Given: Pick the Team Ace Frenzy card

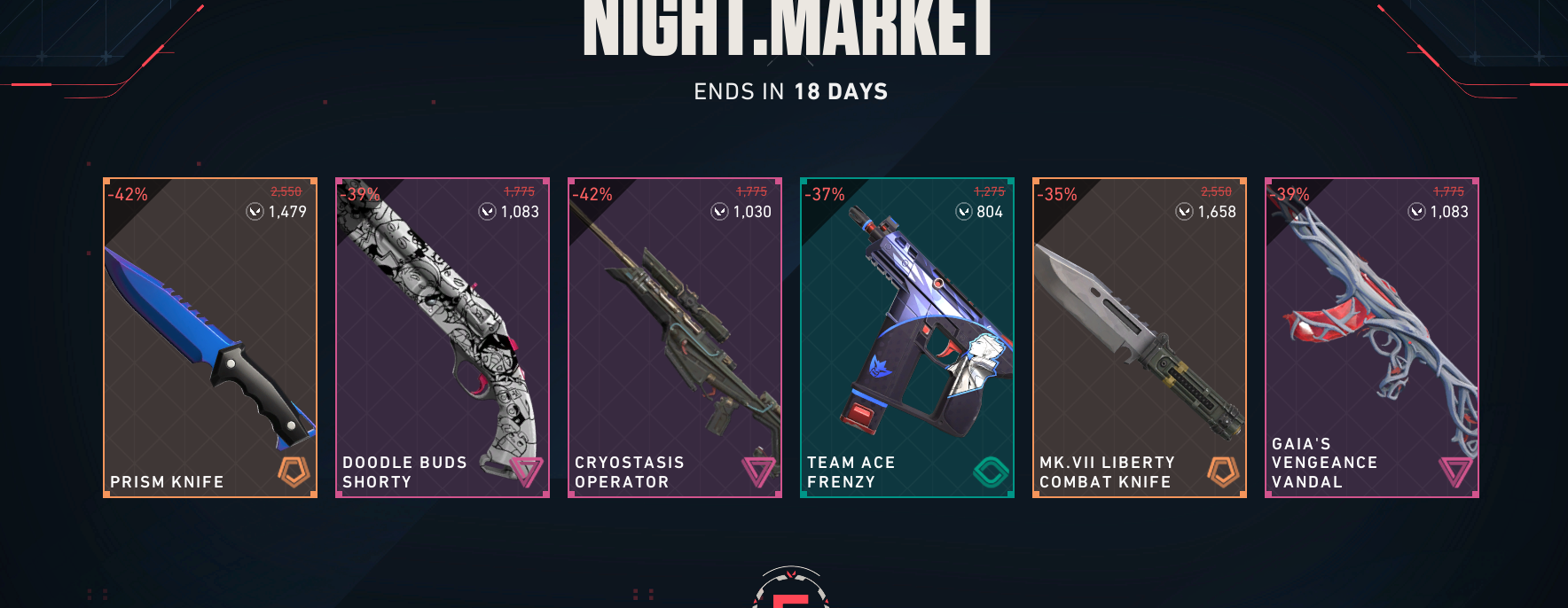Looking at the screenshot, I should click(x=907, y=338).
